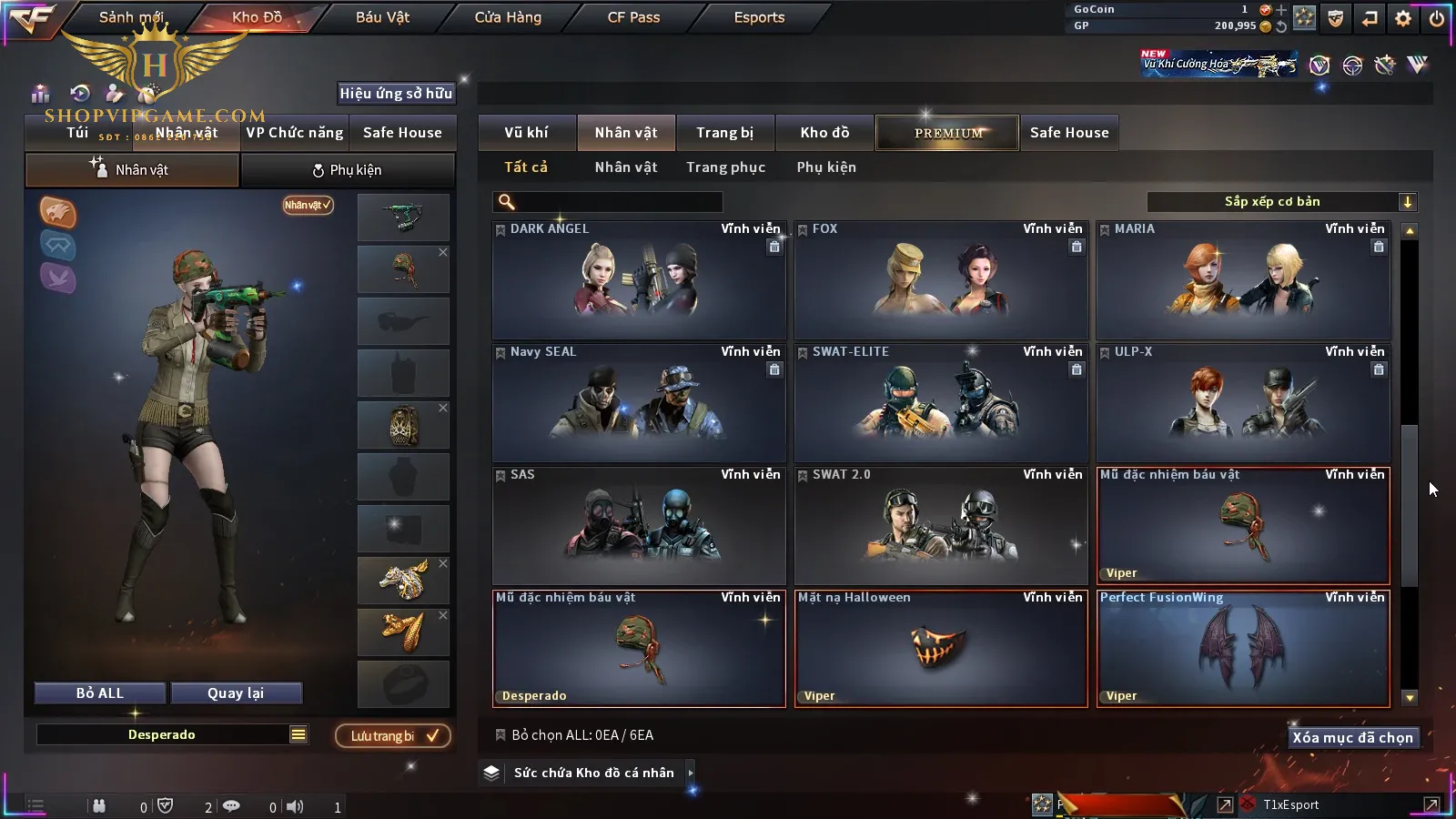Screen dimensions: 1456x819
Task: Go to Cửa Hàng shop
Action: (x=508, y=17)
